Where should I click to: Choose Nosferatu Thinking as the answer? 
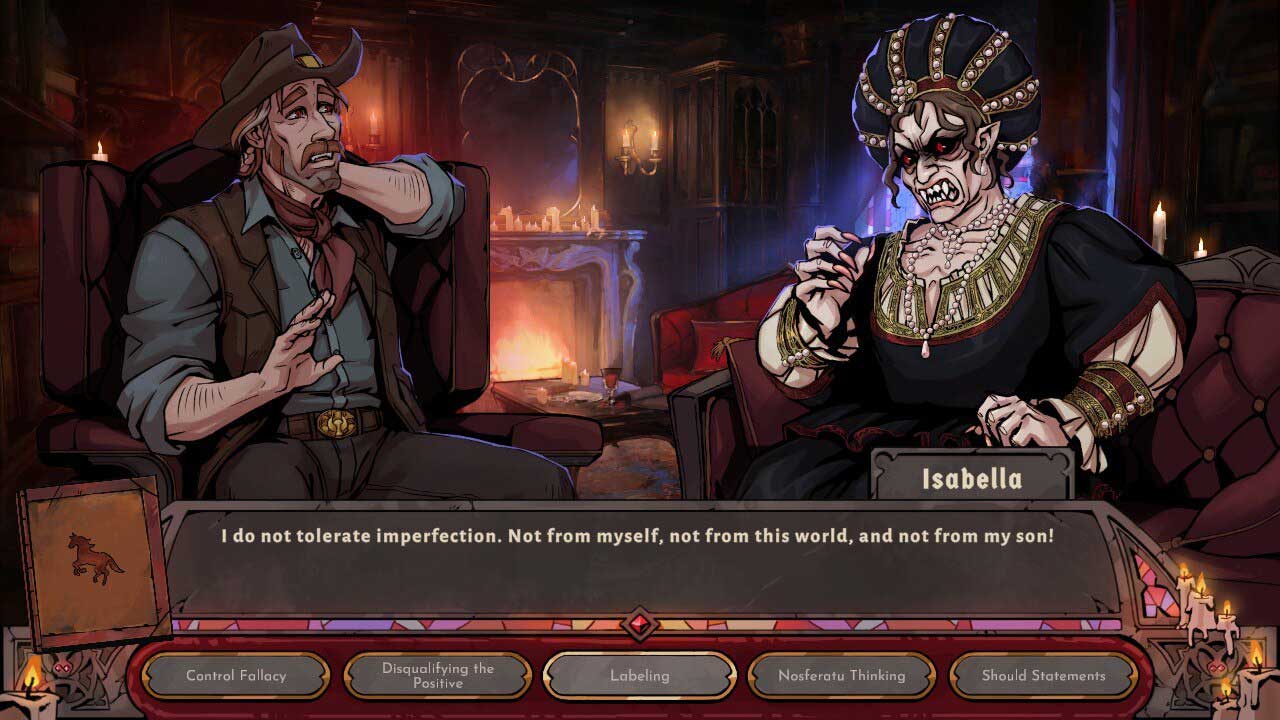point(842,676)
